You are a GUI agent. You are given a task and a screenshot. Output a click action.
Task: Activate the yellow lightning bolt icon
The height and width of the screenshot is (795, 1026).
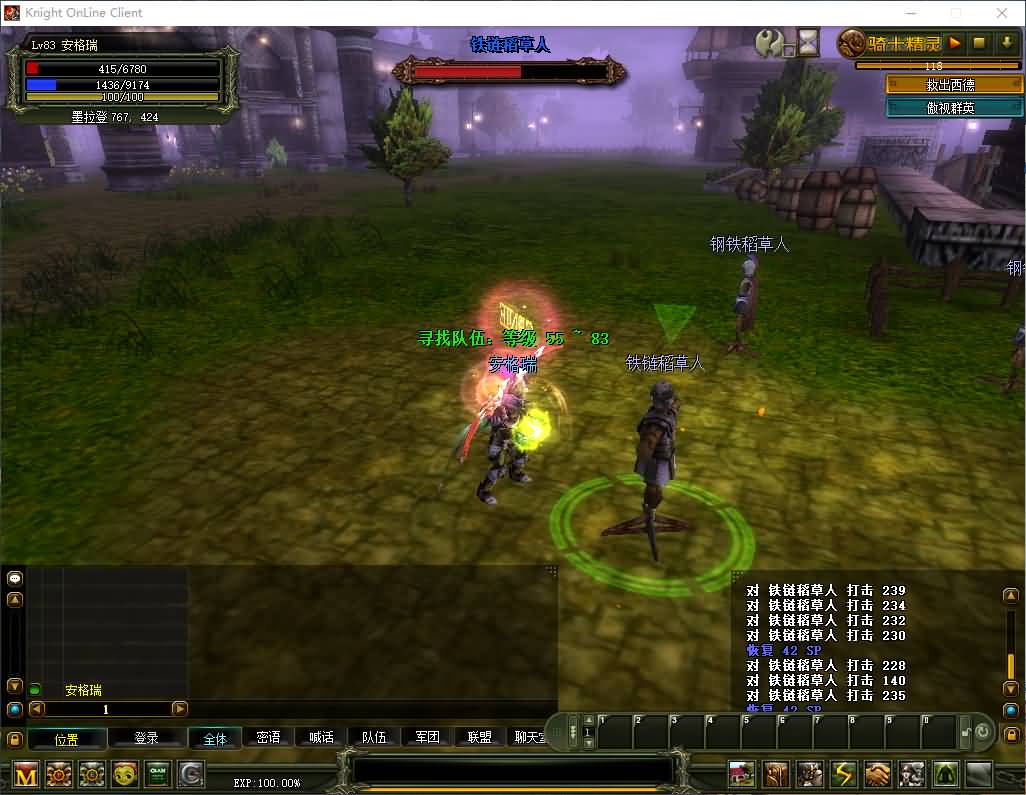click(844, 774)
